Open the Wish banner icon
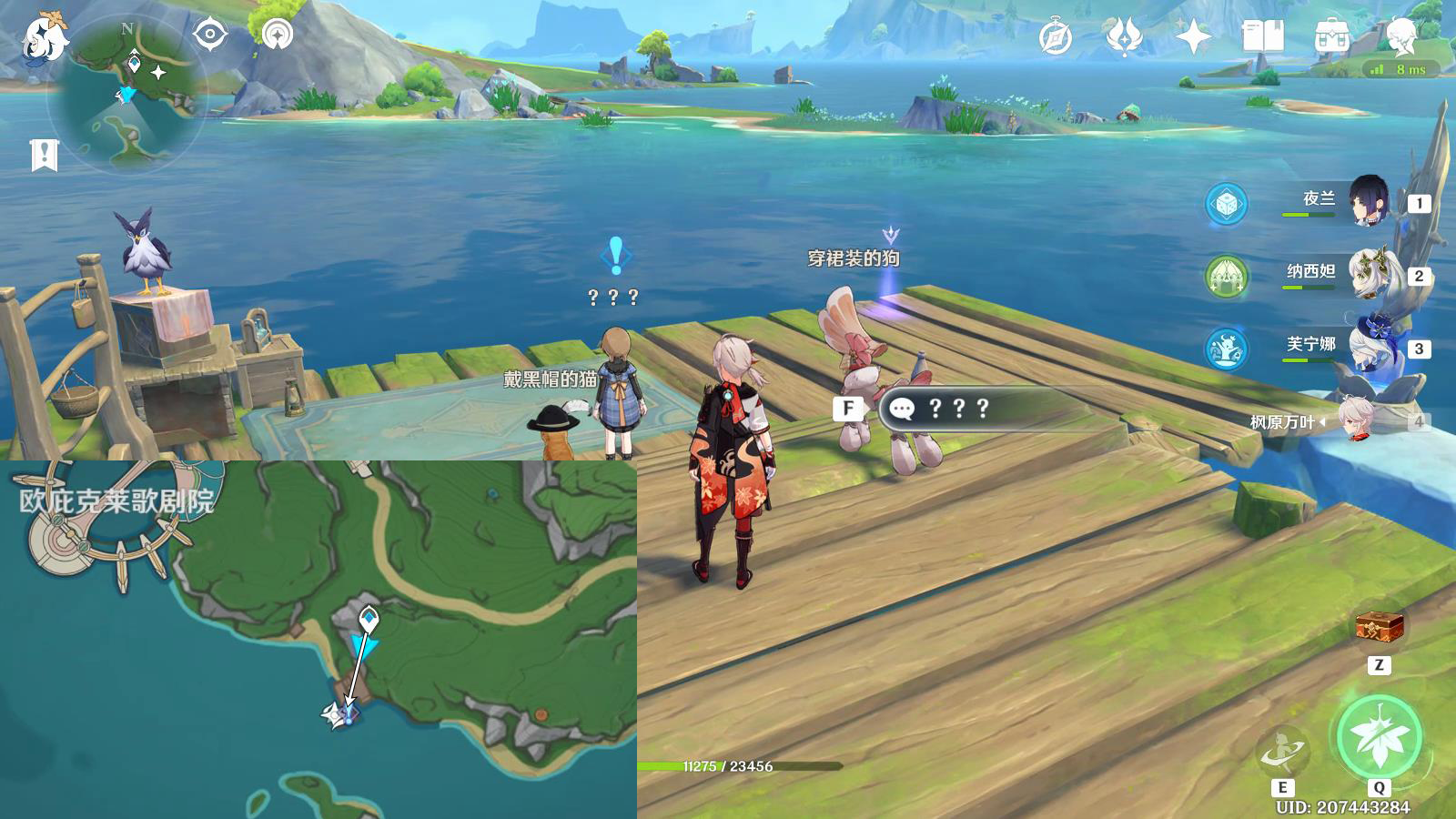Screen dimensions: 1456x819 (x=1124, y=37)
